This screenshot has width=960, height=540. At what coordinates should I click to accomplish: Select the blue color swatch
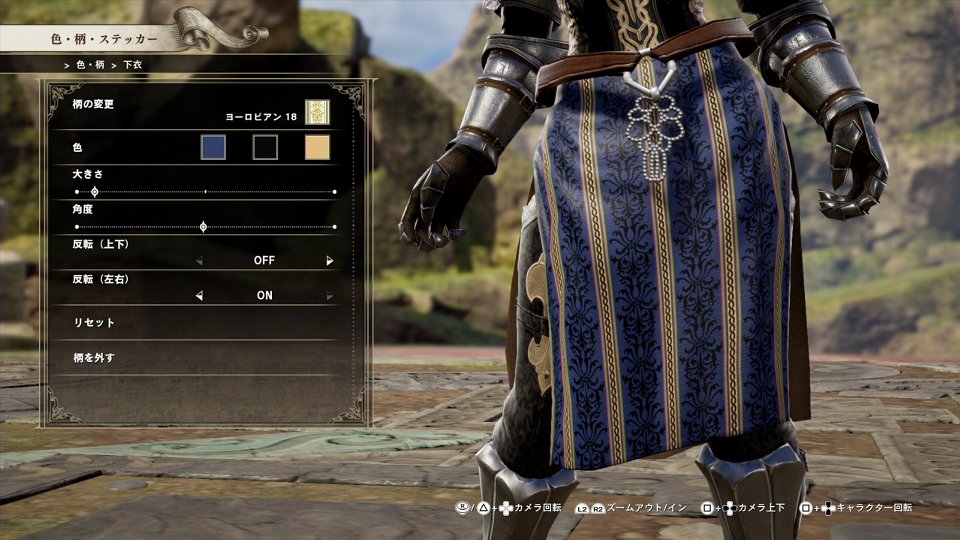click(x=213, y=148)
